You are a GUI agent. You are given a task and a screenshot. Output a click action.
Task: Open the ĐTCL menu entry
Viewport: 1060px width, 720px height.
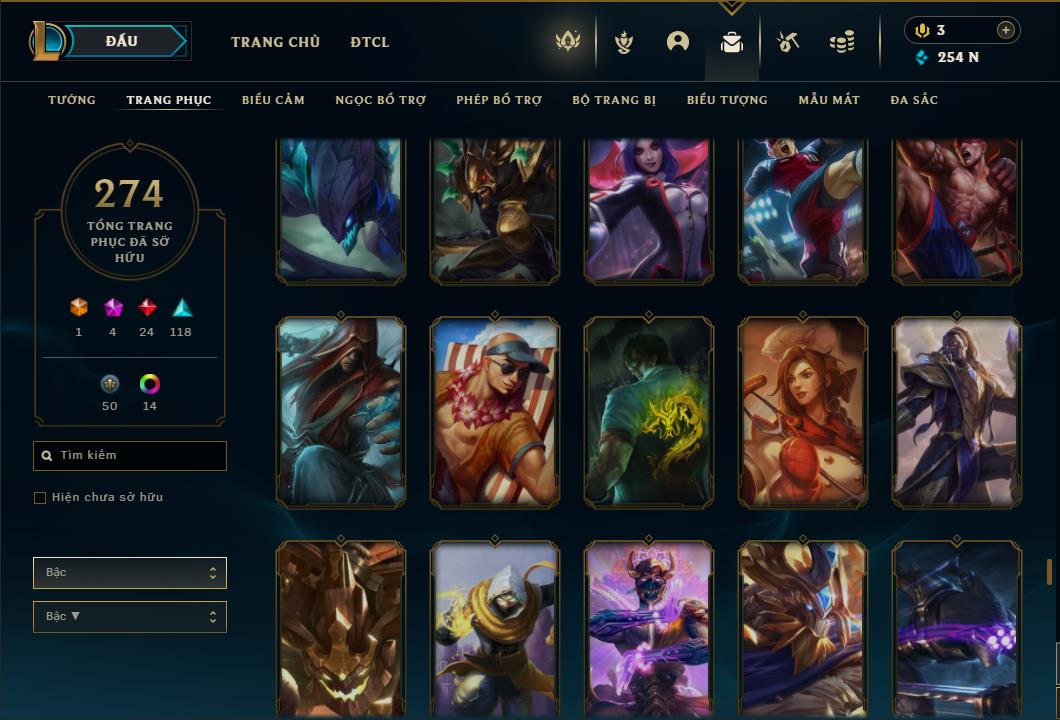[x=370, y=42]
